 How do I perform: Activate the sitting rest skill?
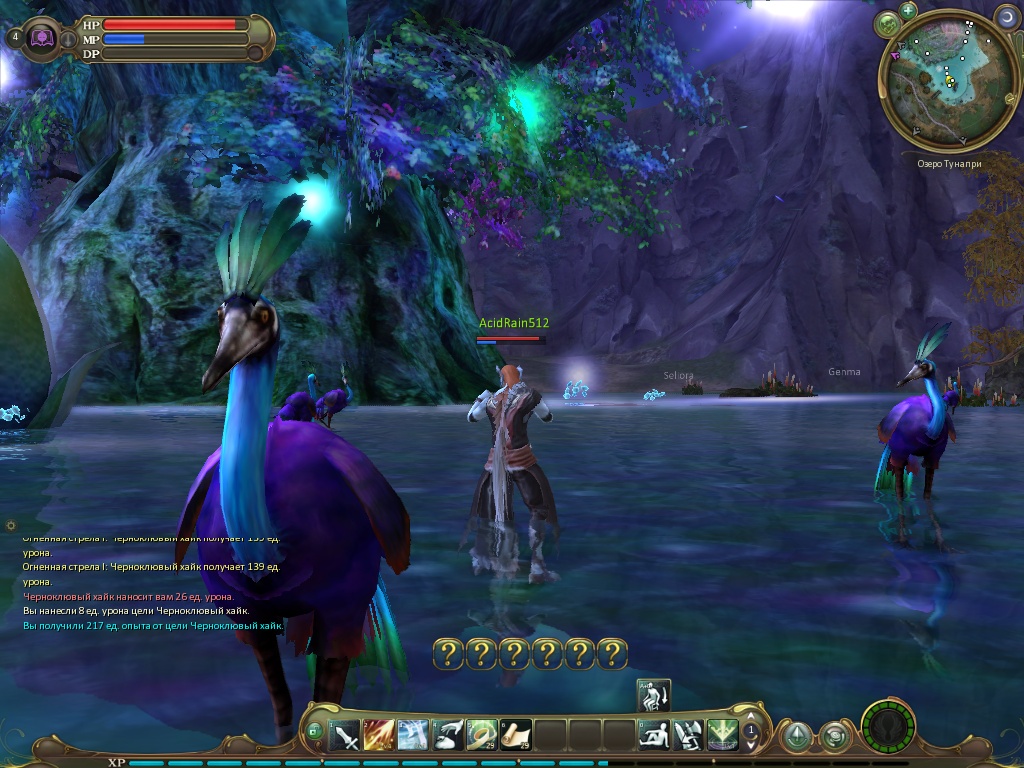[655, 735]
